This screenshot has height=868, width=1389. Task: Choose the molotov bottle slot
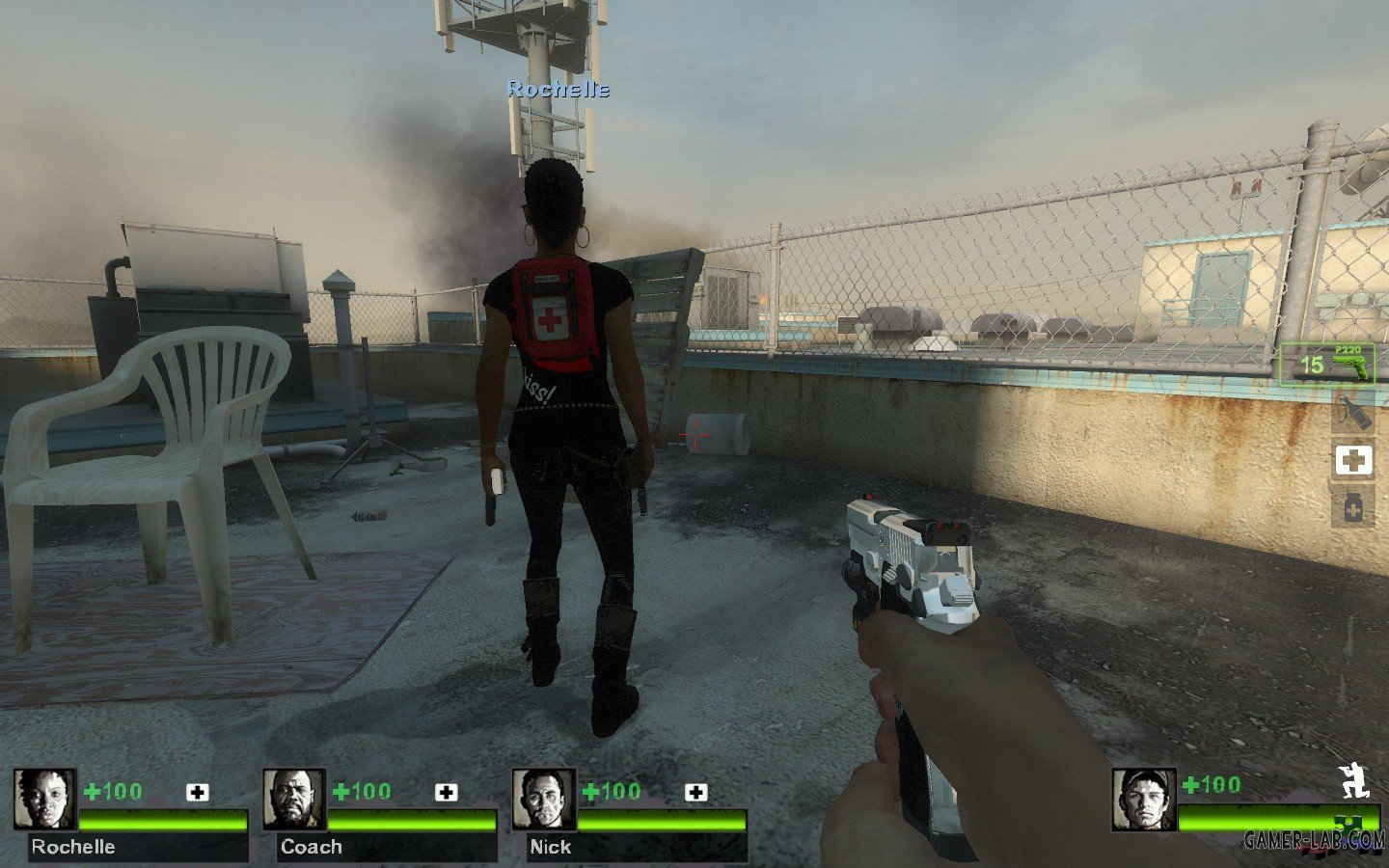pos(1352,412)
